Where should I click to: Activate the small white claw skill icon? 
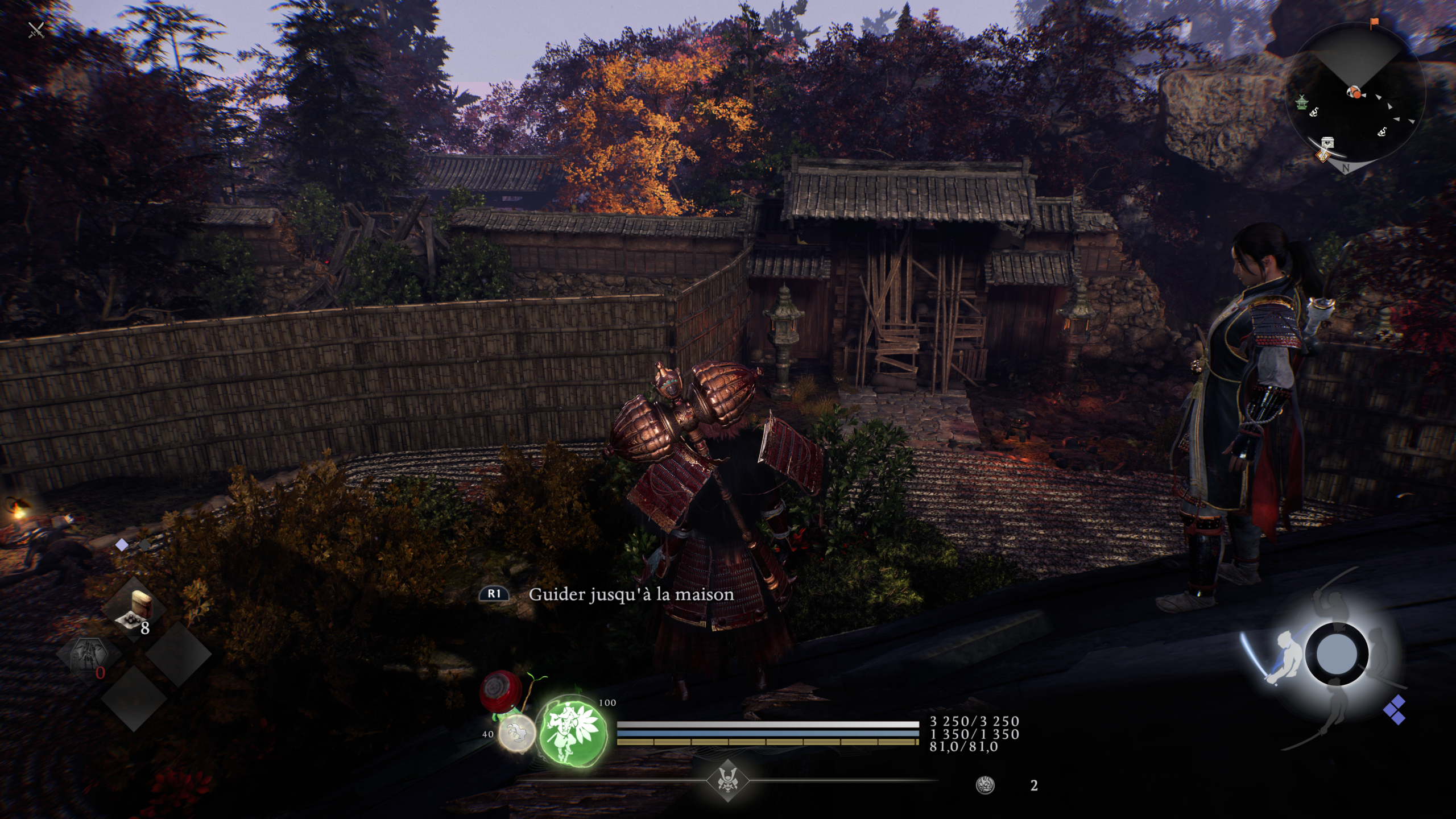(517, 734)
